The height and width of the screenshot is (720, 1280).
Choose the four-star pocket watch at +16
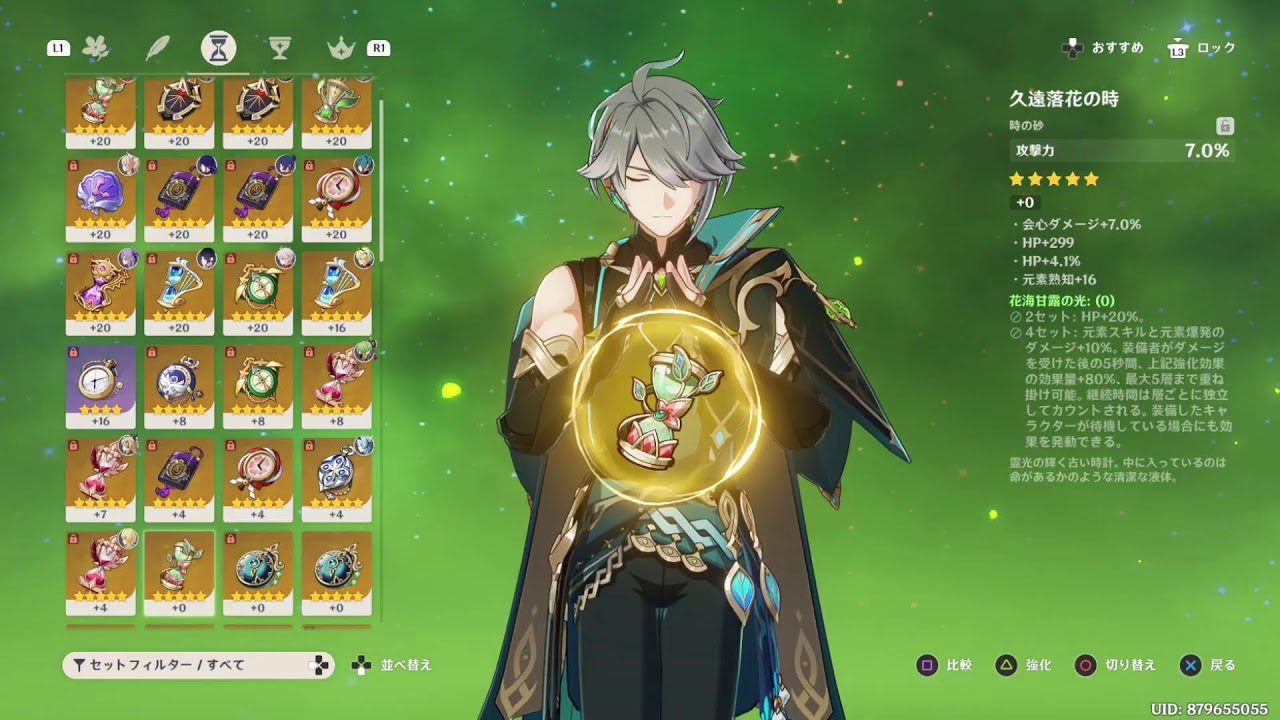101,385
